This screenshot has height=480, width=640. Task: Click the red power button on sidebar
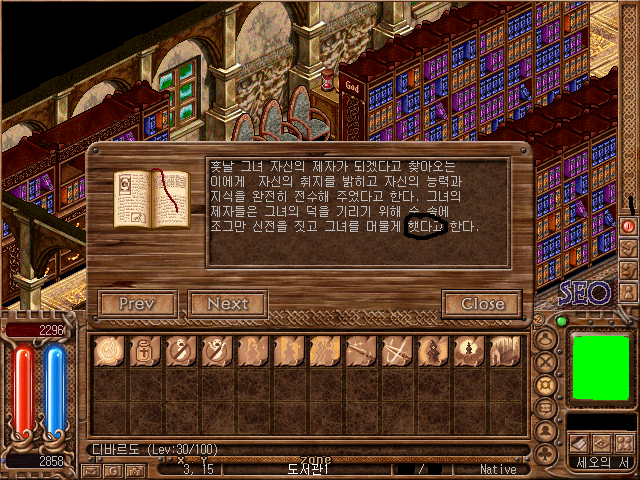click(629, 226)
